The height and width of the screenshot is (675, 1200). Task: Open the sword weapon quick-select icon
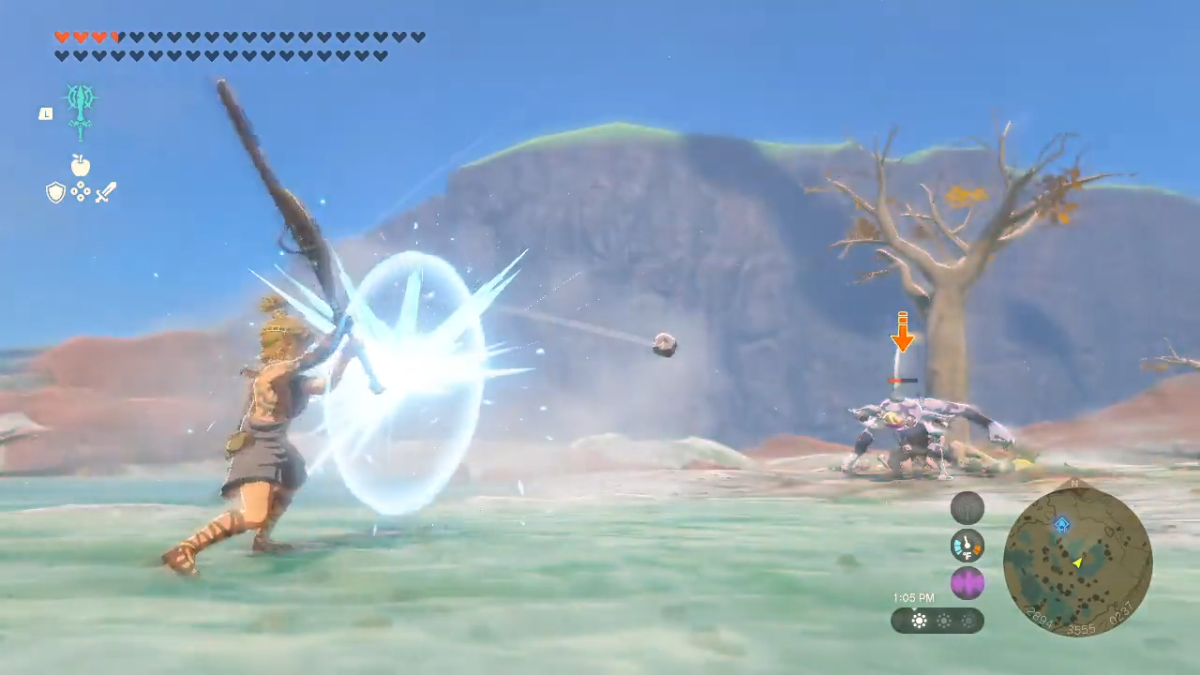(x=106, y=192)
